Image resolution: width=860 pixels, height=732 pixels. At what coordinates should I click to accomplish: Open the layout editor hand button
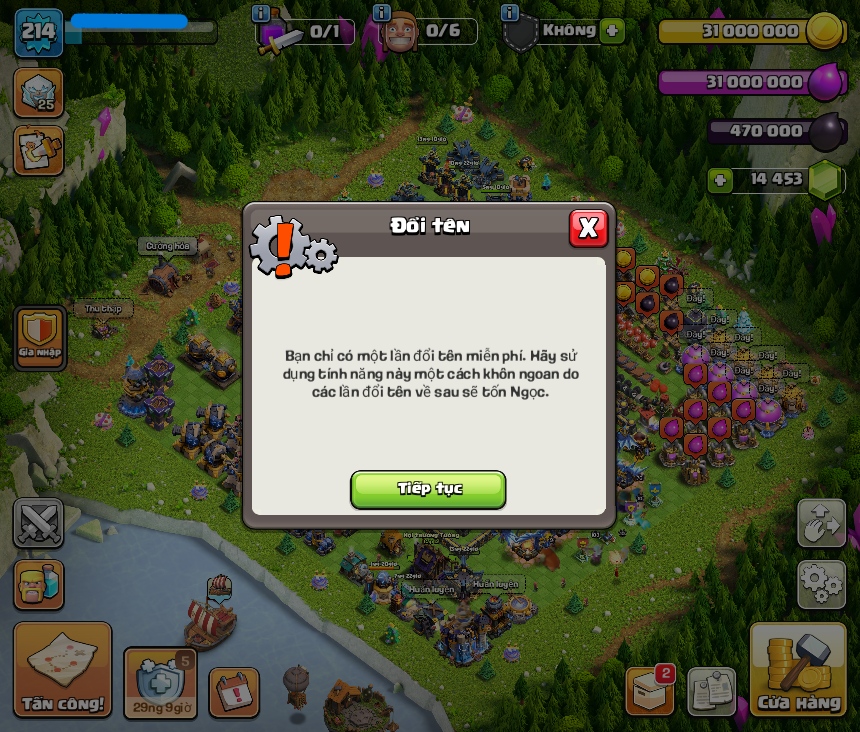click(821, 523)
